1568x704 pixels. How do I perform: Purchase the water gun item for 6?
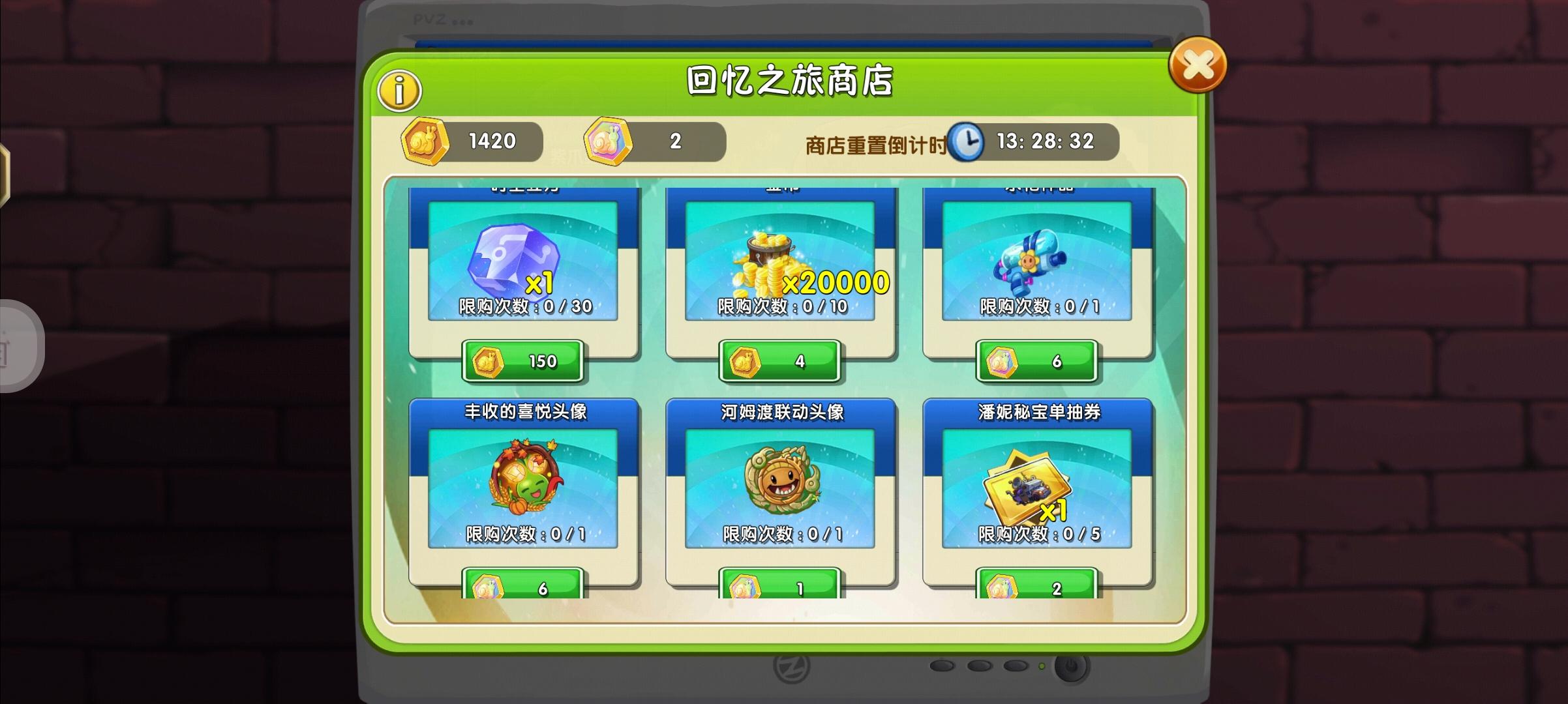[1037, 362]
